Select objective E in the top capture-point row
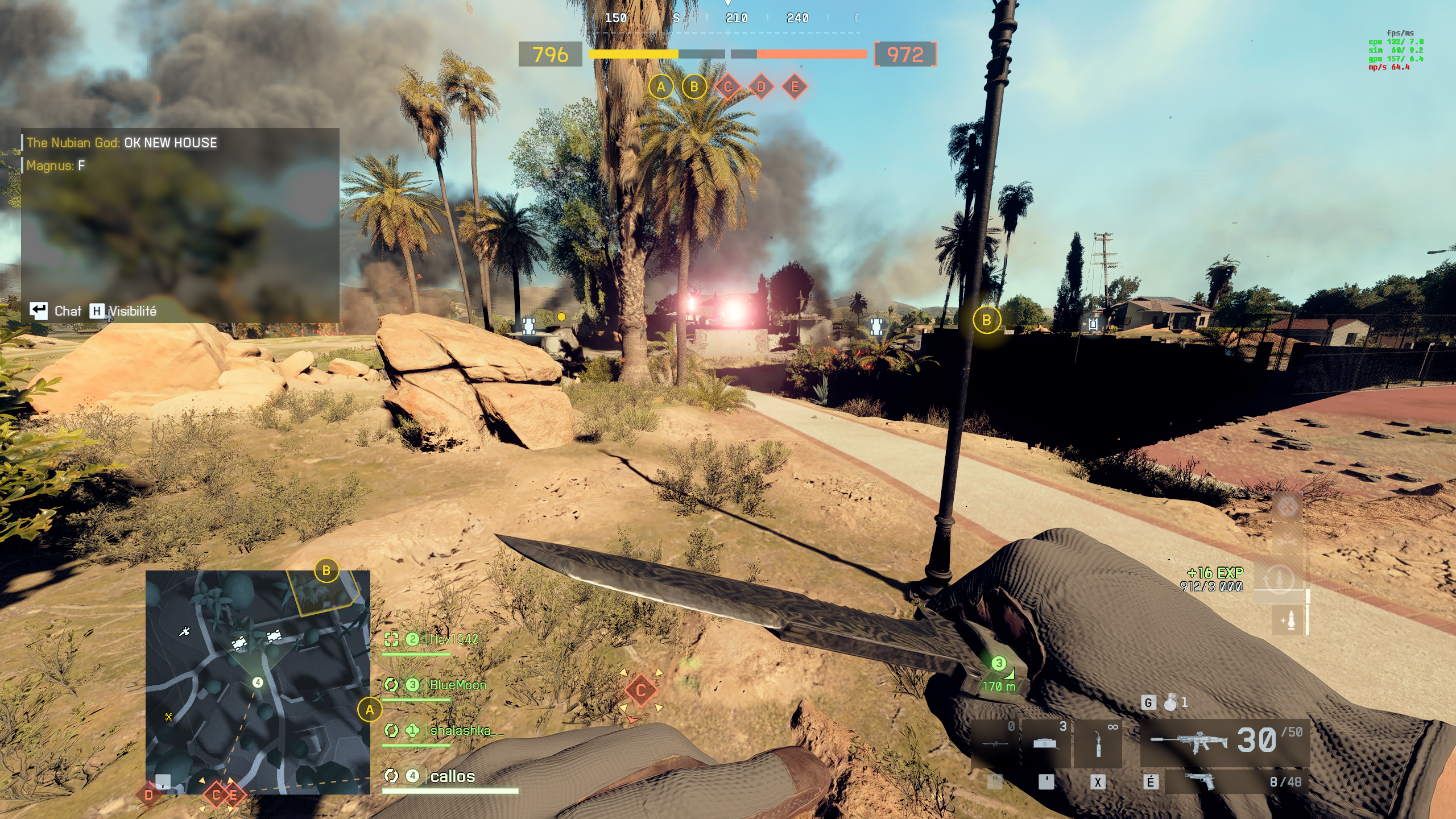The image size is (1456, 819). tap(795, 87)
